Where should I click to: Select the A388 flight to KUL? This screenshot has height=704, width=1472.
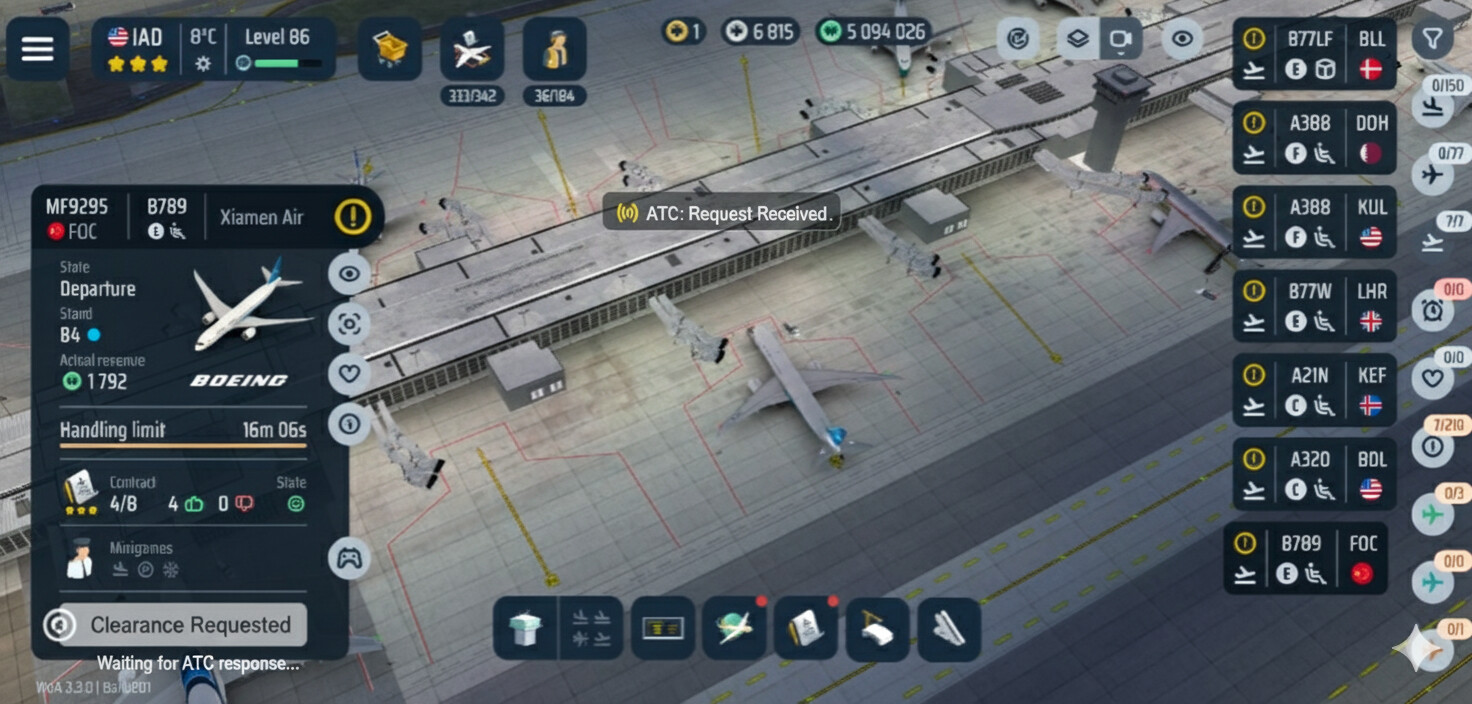tap(1313, 222)
